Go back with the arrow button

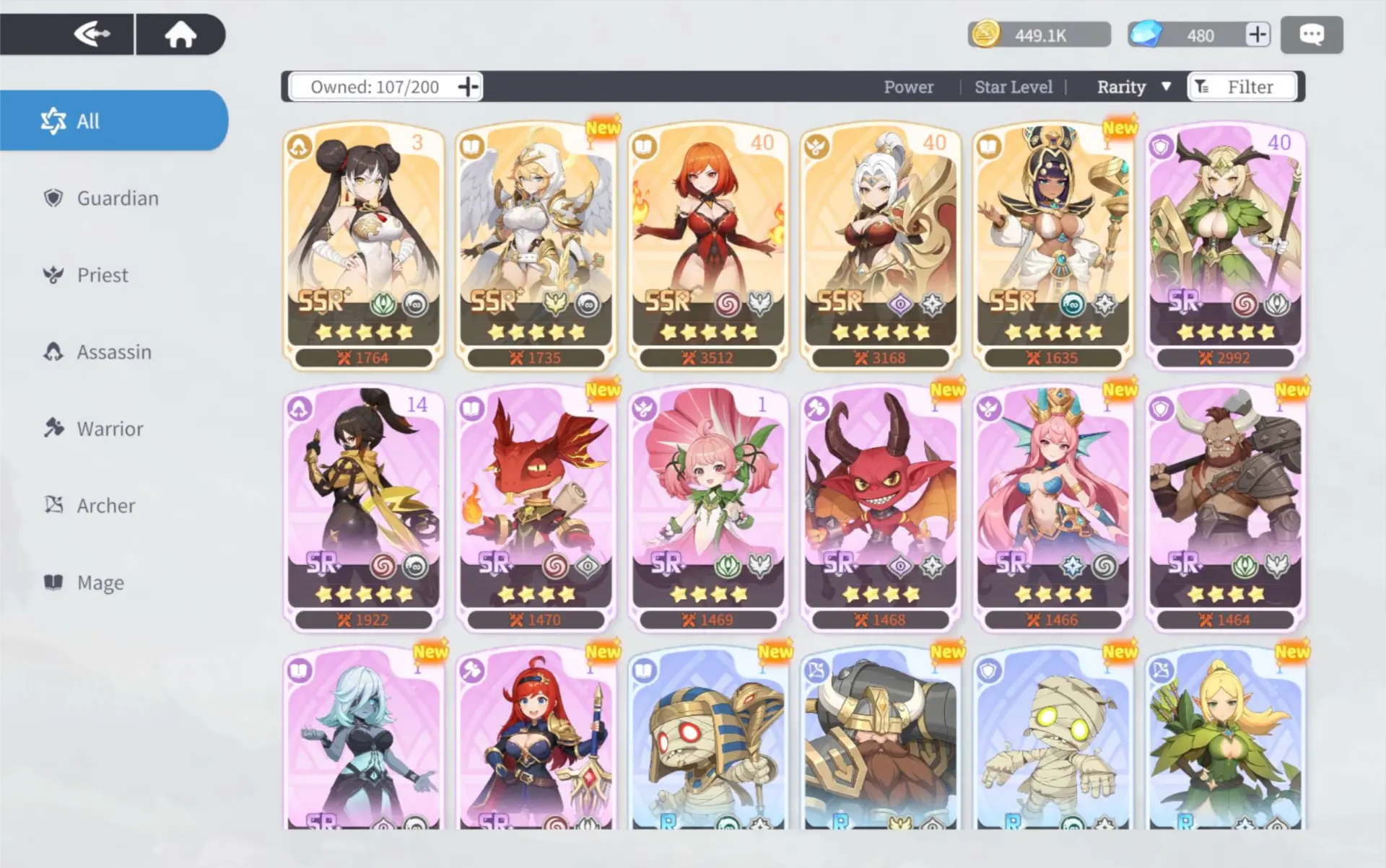pos(92,34)
